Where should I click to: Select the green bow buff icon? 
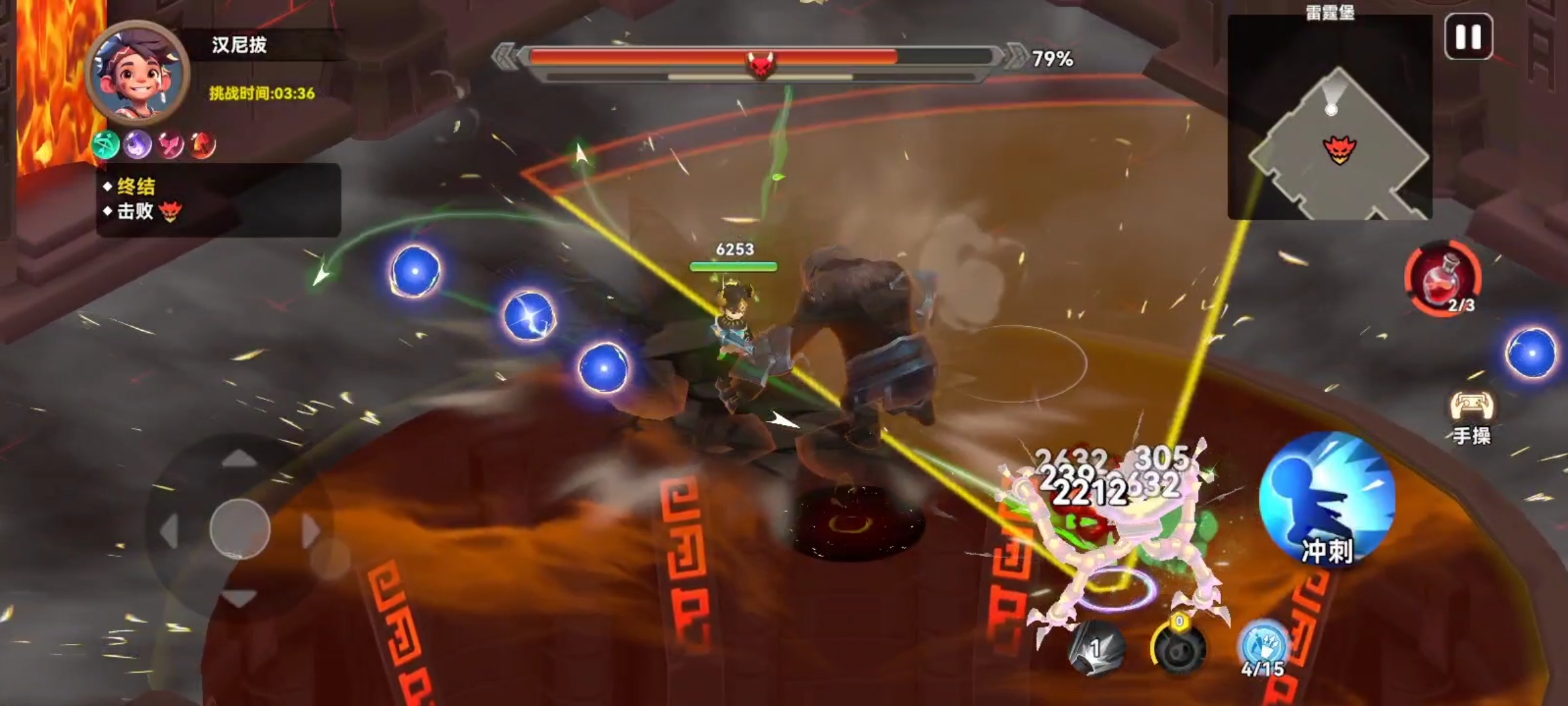point(106,144)
